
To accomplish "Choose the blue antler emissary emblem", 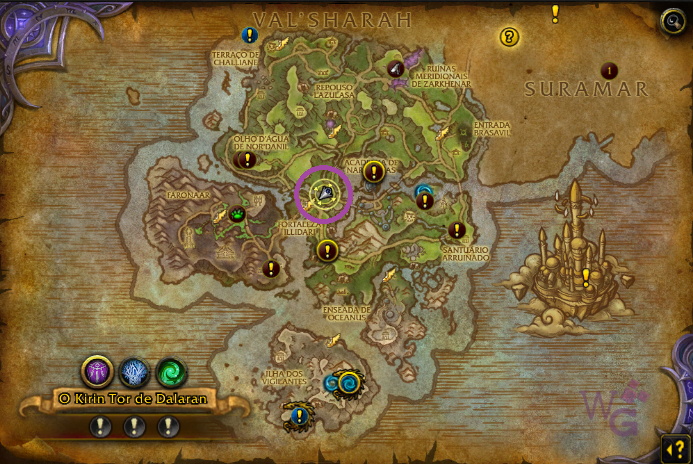I will pos(134,372).
